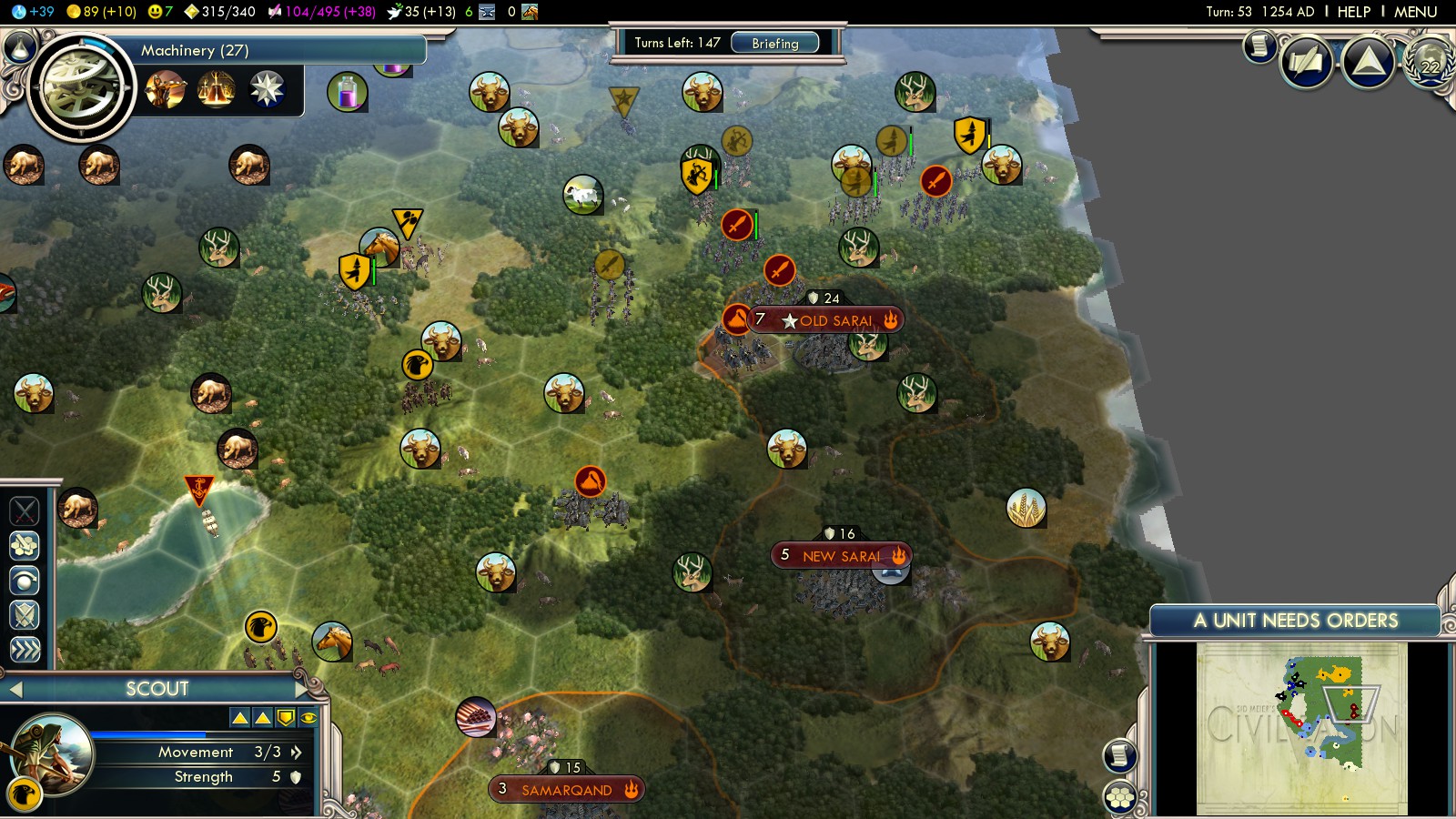Choose the skip turn triple-arrow action
1456x819 pixels.
coord(25,649)
